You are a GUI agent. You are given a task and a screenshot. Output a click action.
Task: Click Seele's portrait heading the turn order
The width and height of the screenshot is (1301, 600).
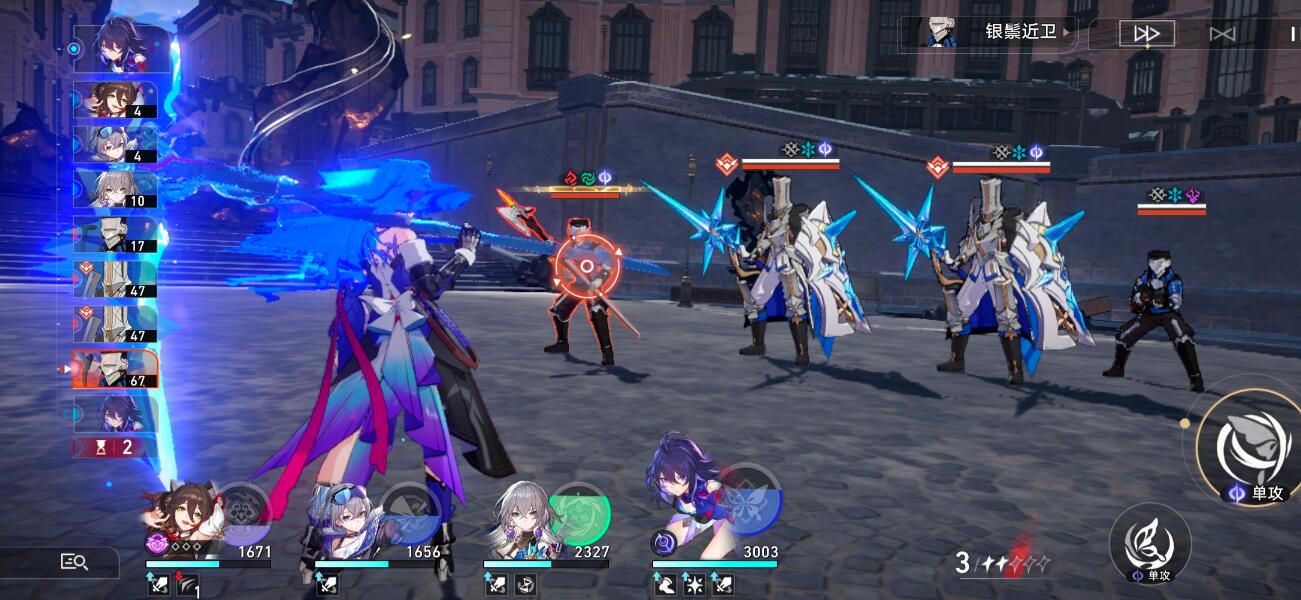[115, 47]
